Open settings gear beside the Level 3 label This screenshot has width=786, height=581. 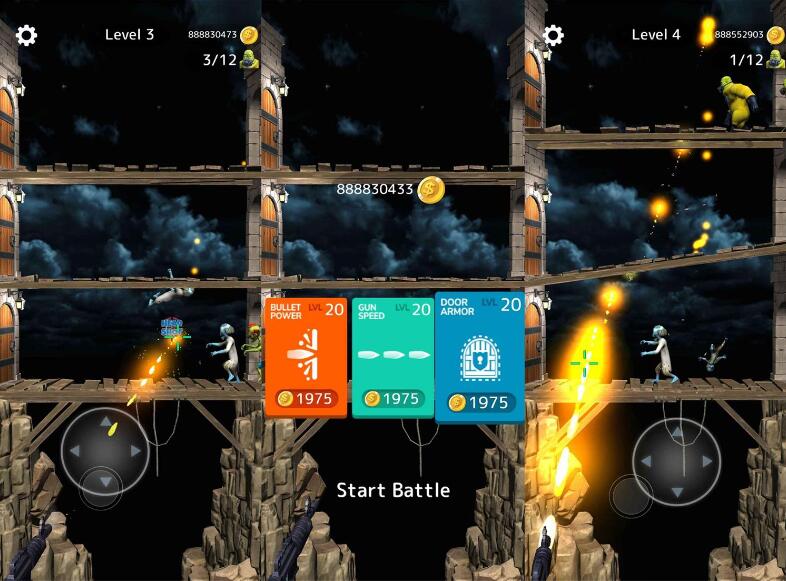click(27, 35)
